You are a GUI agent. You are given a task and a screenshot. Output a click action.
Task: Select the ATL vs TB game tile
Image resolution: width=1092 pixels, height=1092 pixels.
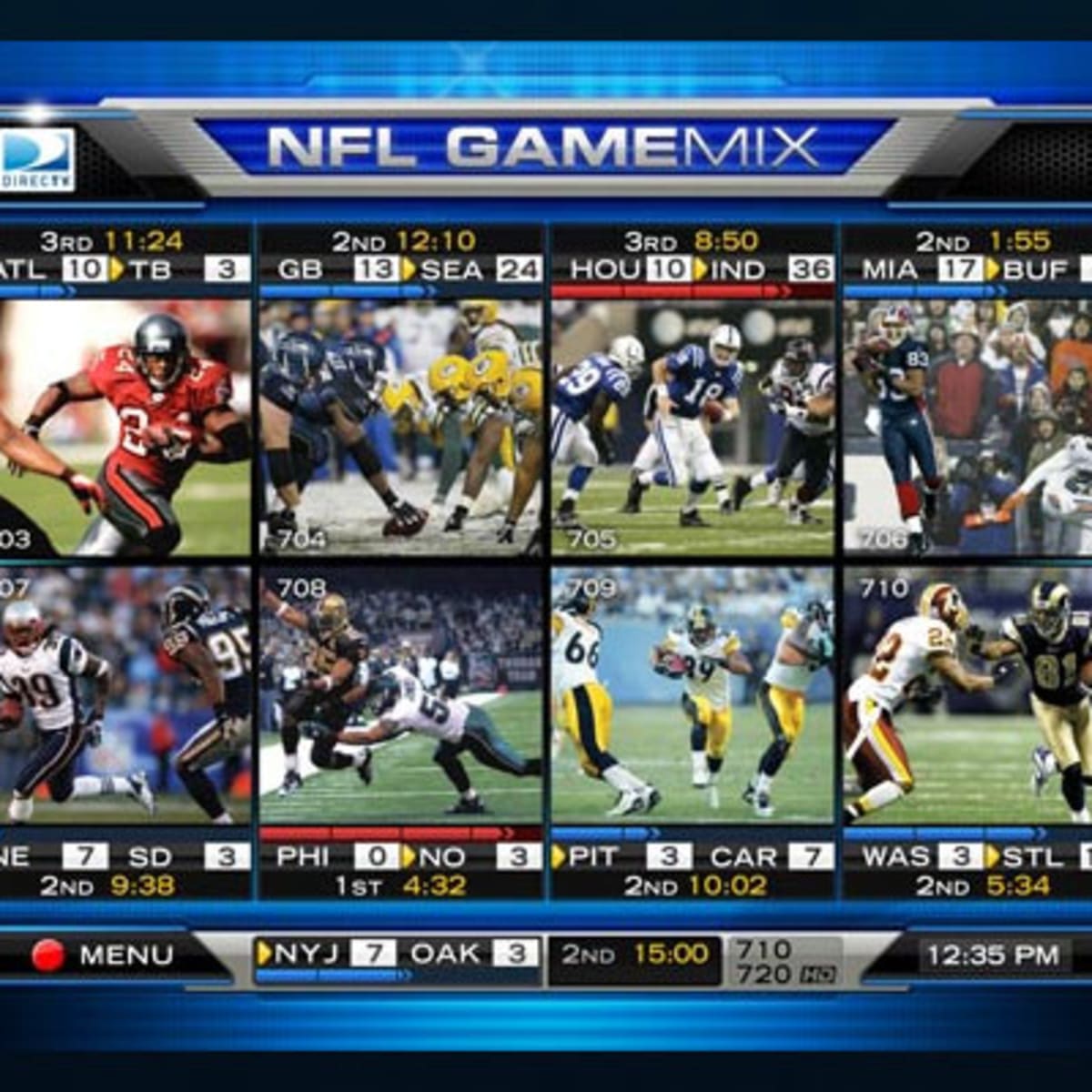[125, 428]
